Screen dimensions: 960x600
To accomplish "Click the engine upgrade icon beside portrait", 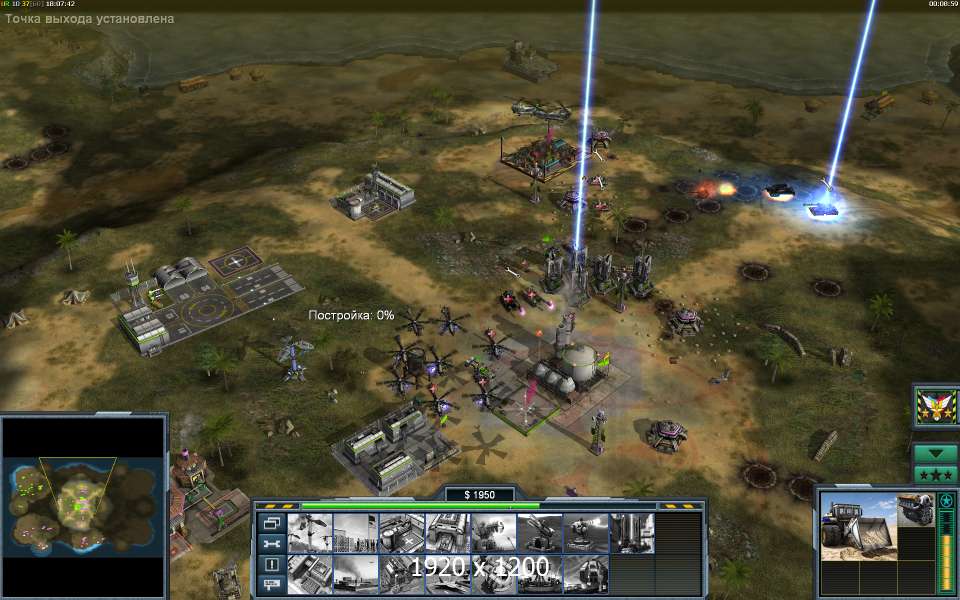I will click(915, 508).
